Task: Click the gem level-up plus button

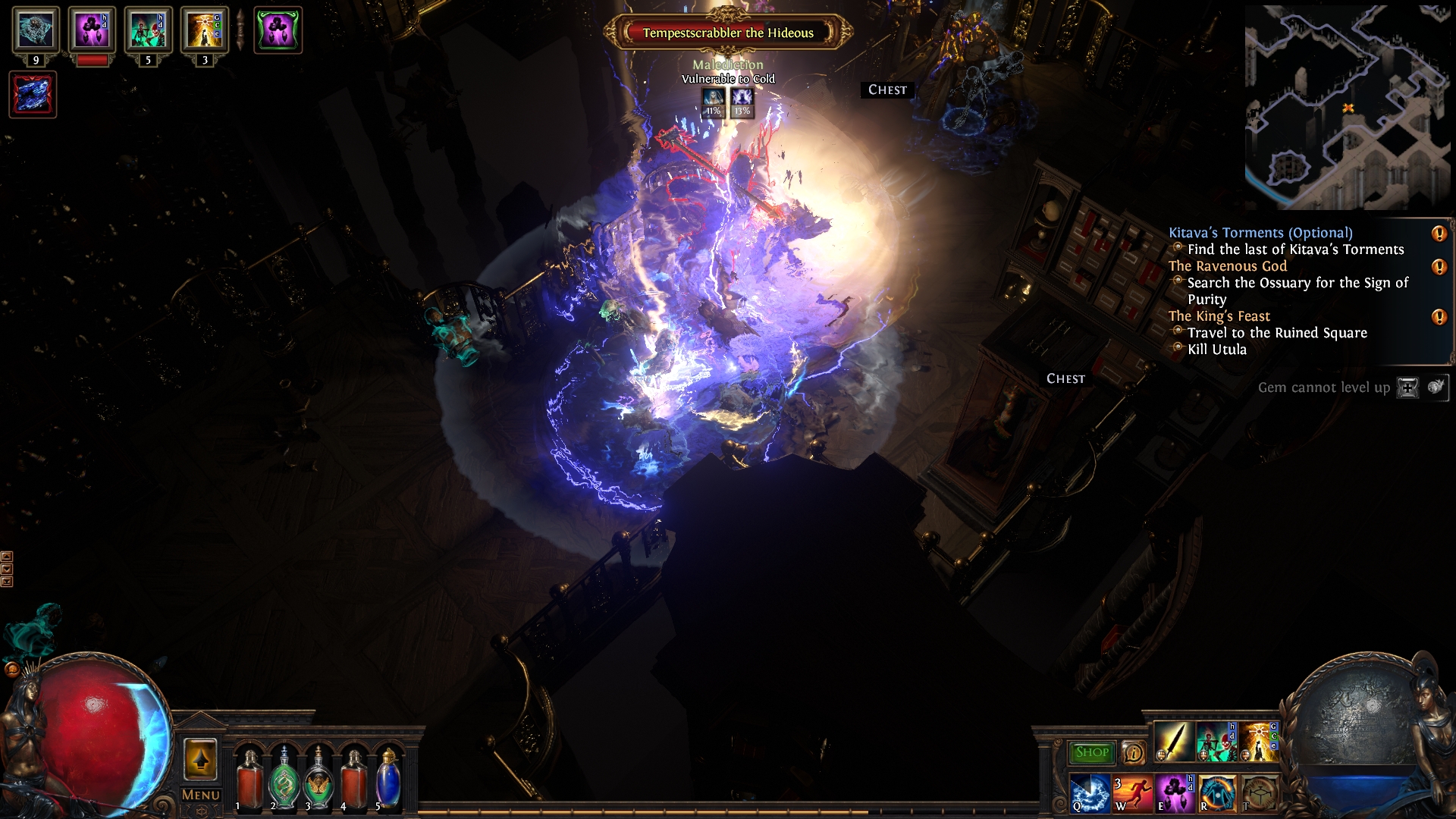Action: click(1407, 388)
